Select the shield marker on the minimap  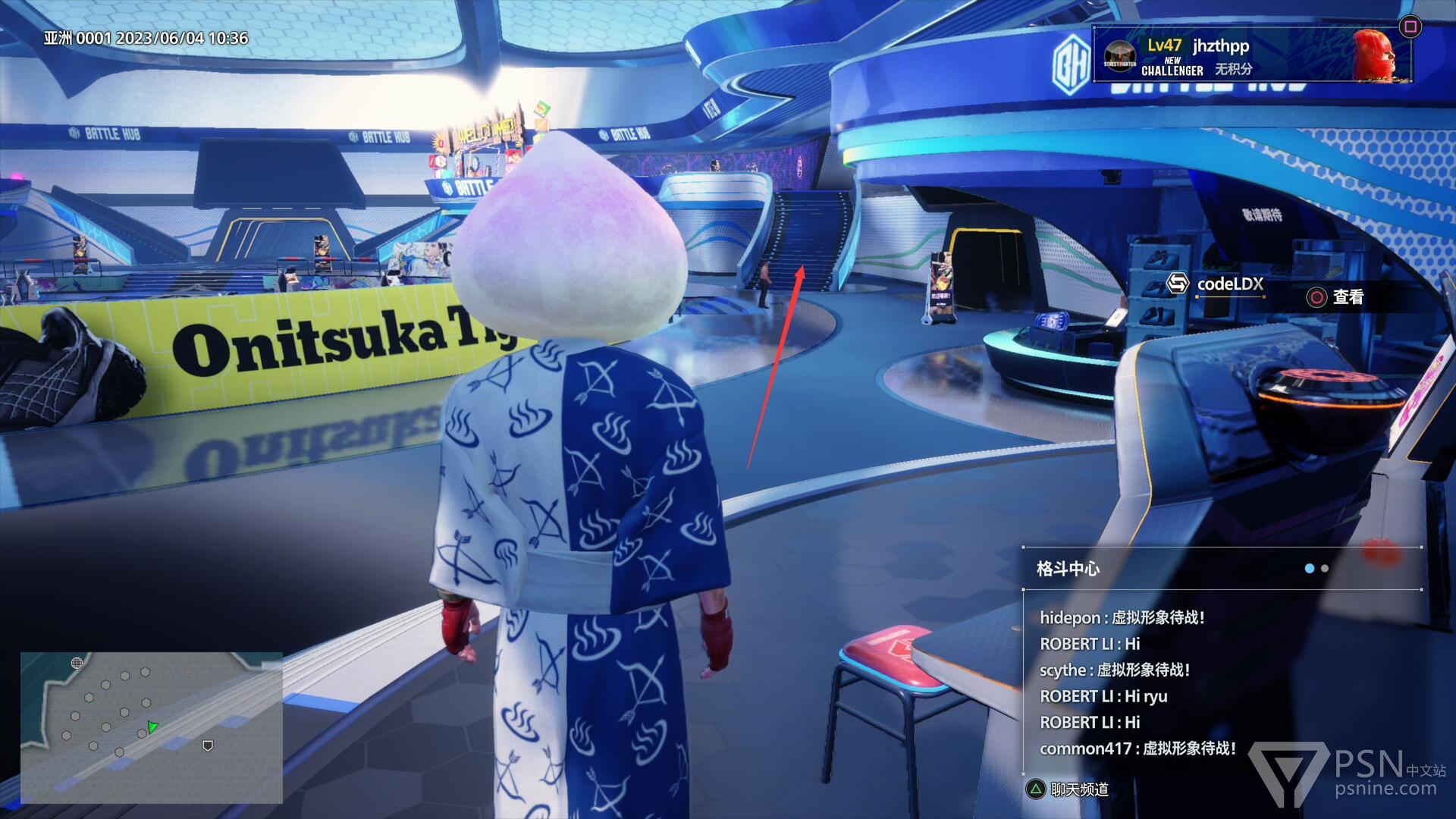208,746
